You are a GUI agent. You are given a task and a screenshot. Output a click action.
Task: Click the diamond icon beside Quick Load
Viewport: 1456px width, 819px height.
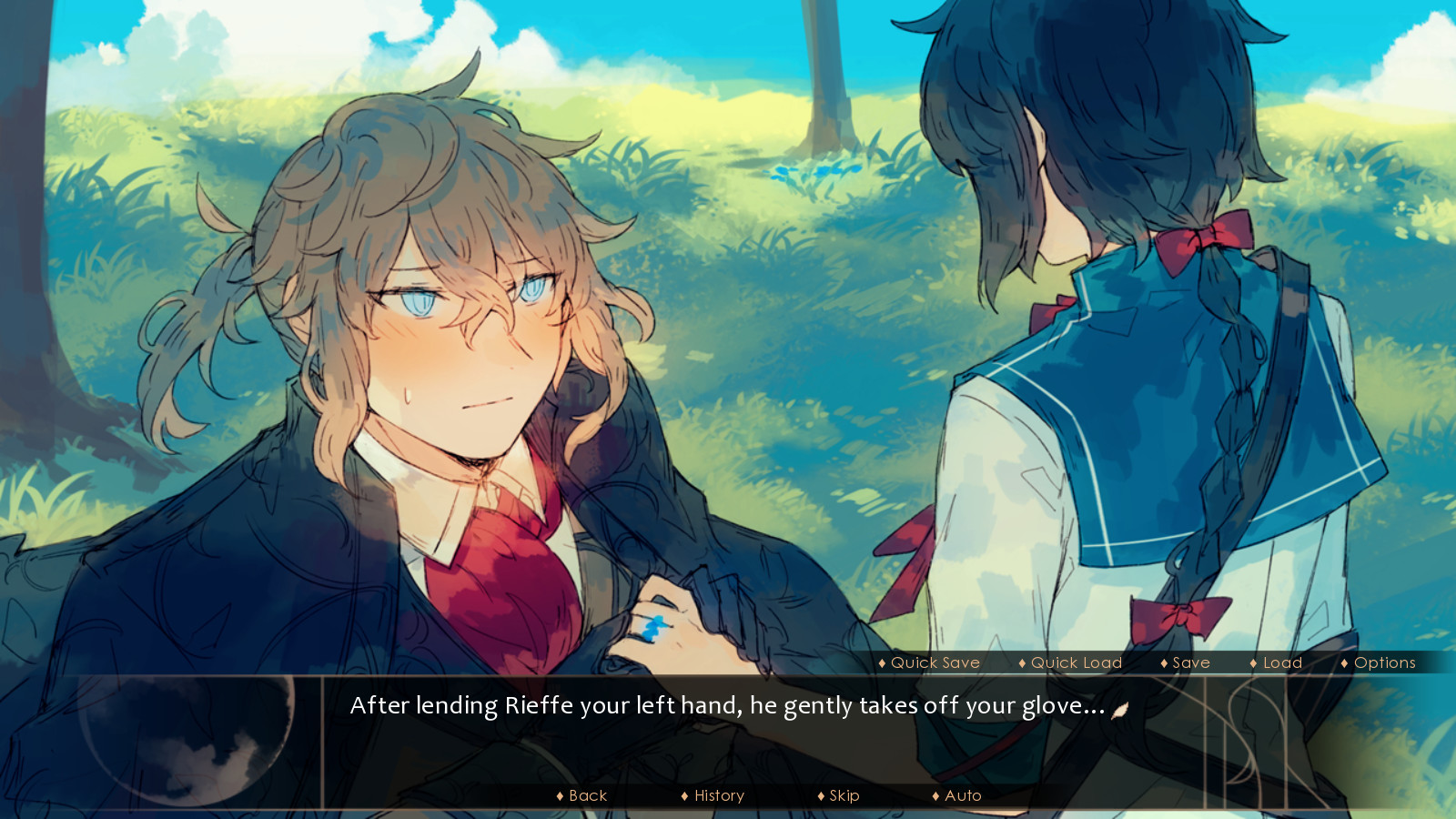click(x=1021, y=663)
